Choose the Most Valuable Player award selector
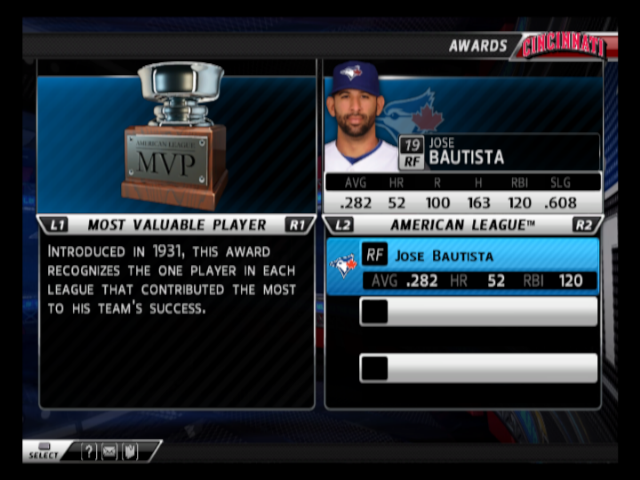This screenshot has width=640, height=480. [x=176, y=225]
